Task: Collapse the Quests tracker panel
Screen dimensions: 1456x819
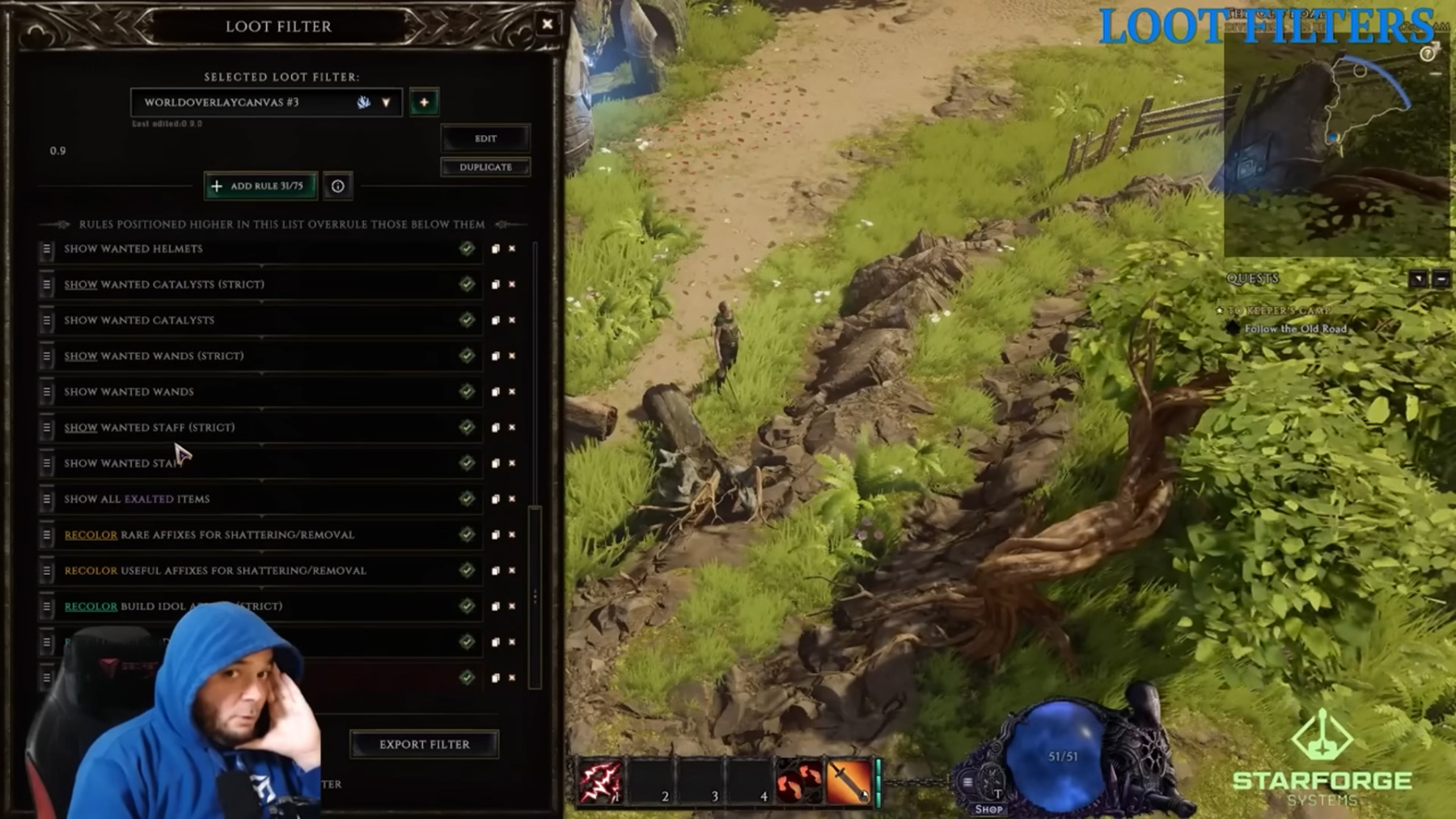Action: [1441, 279]
